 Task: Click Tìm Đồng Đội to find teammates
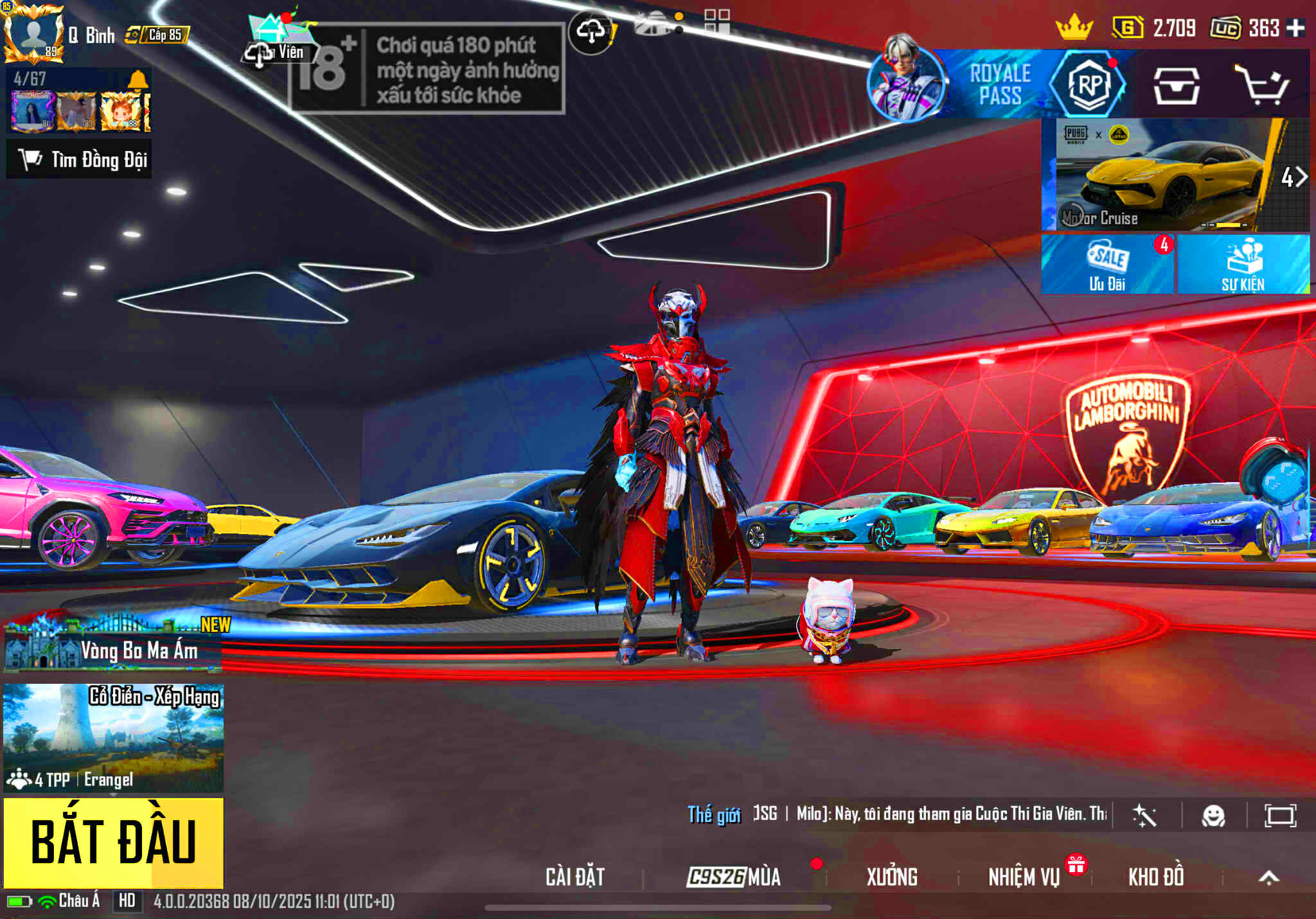click(80, 159)
